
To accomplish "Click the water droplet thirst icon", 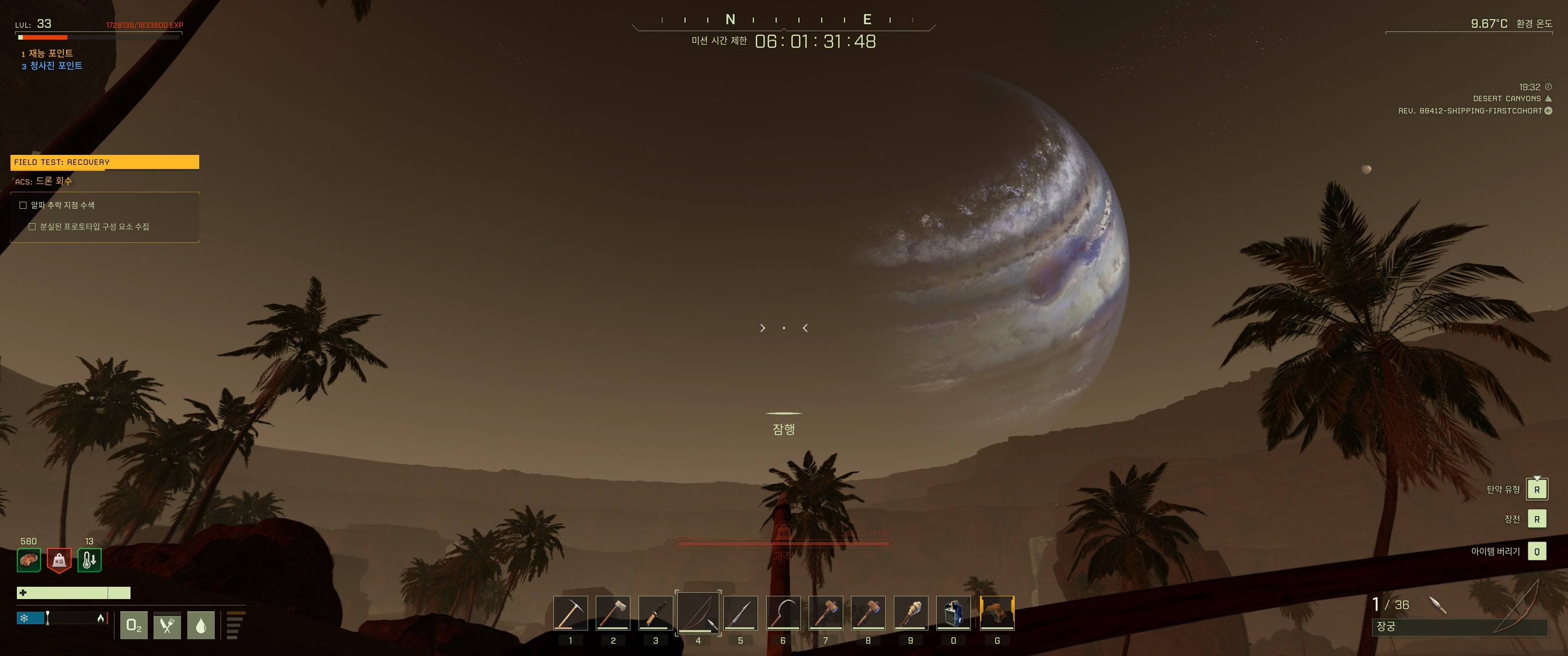I will (201, 625).
